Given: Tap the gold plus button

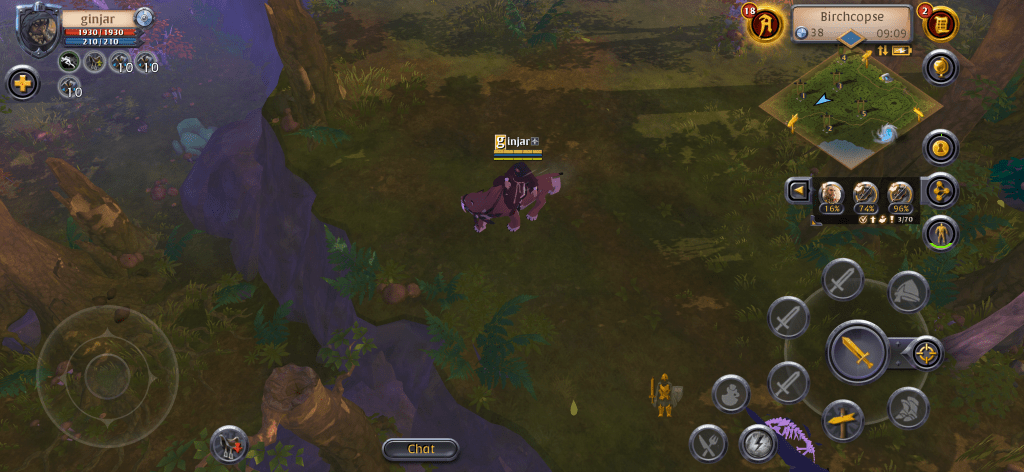Looking at the screenshot, I should pos(22,83).
